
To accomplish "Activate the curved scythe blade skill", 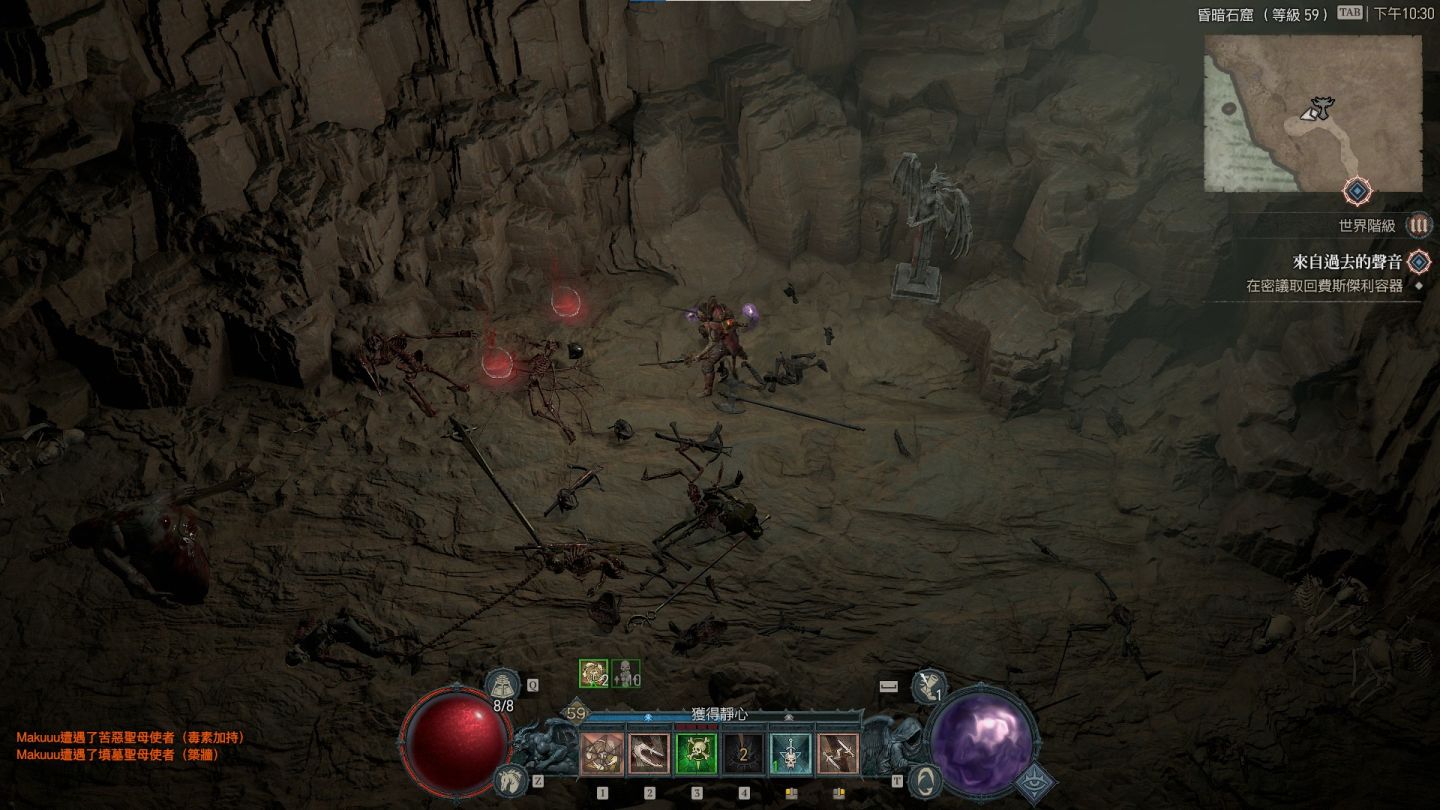I will (x=649, y=755).
